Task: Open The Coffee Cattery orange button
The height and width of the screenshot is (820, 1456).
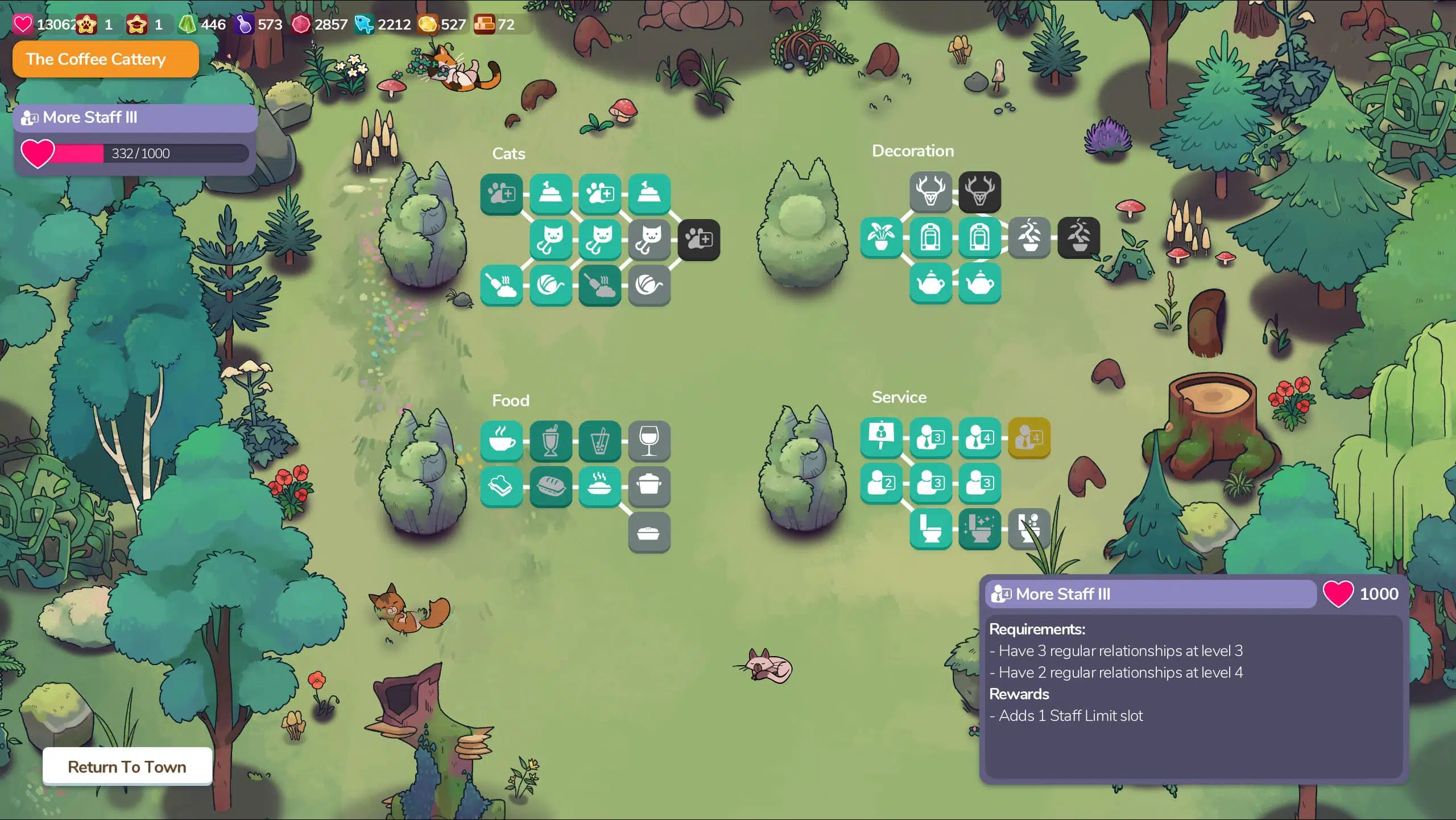Action: (x=106, y=59)
